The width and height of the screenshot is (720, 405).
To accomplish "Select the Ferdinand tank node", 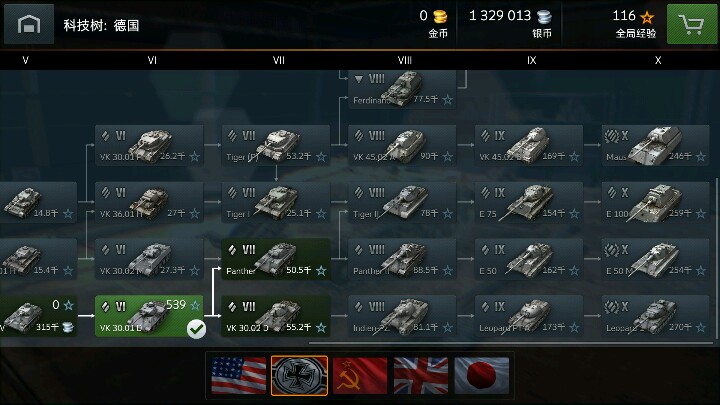I will (x=402, y=88).
